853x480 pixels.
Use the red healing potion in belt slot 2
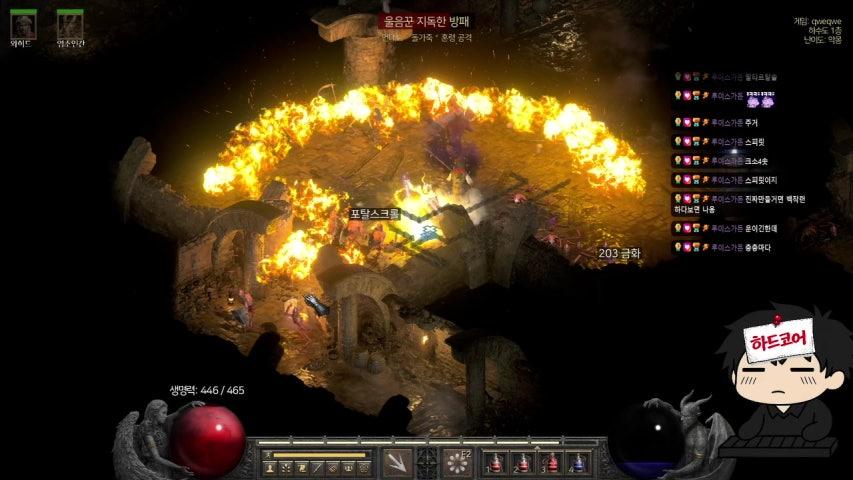point(521,463)
